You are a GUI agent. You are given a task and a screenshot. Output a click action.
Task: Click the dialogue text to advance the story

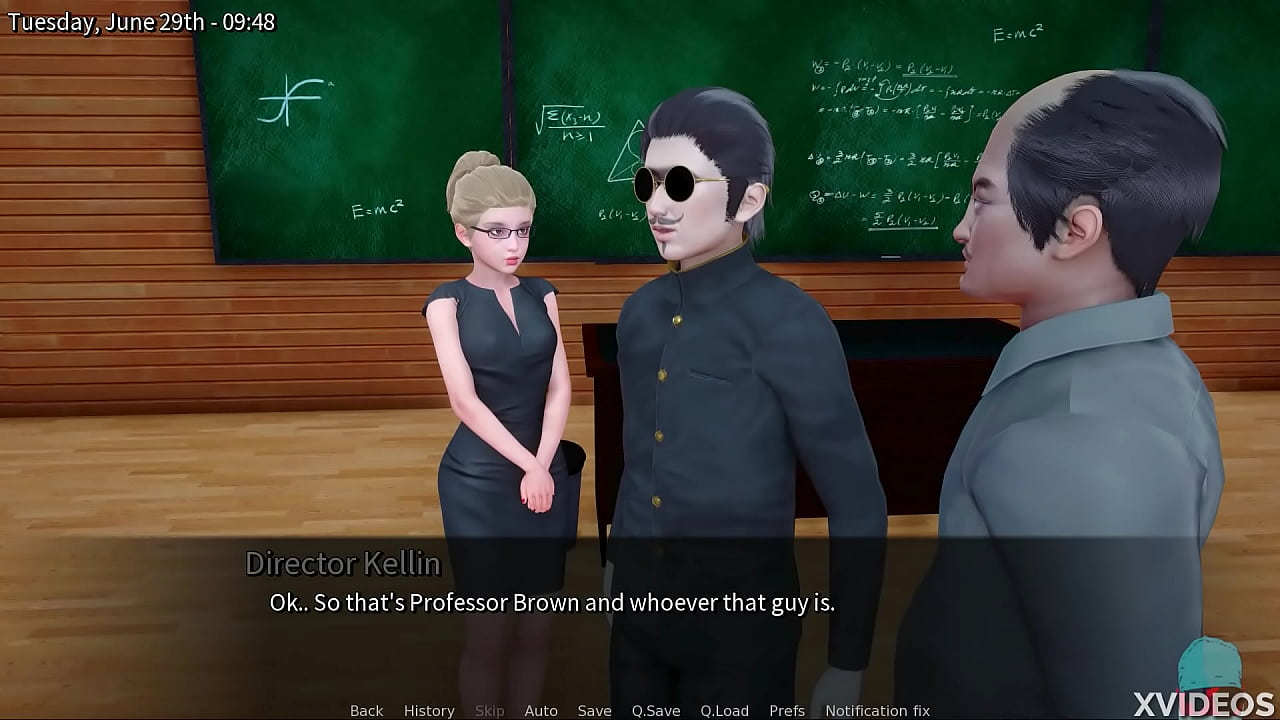pos(553,602)
